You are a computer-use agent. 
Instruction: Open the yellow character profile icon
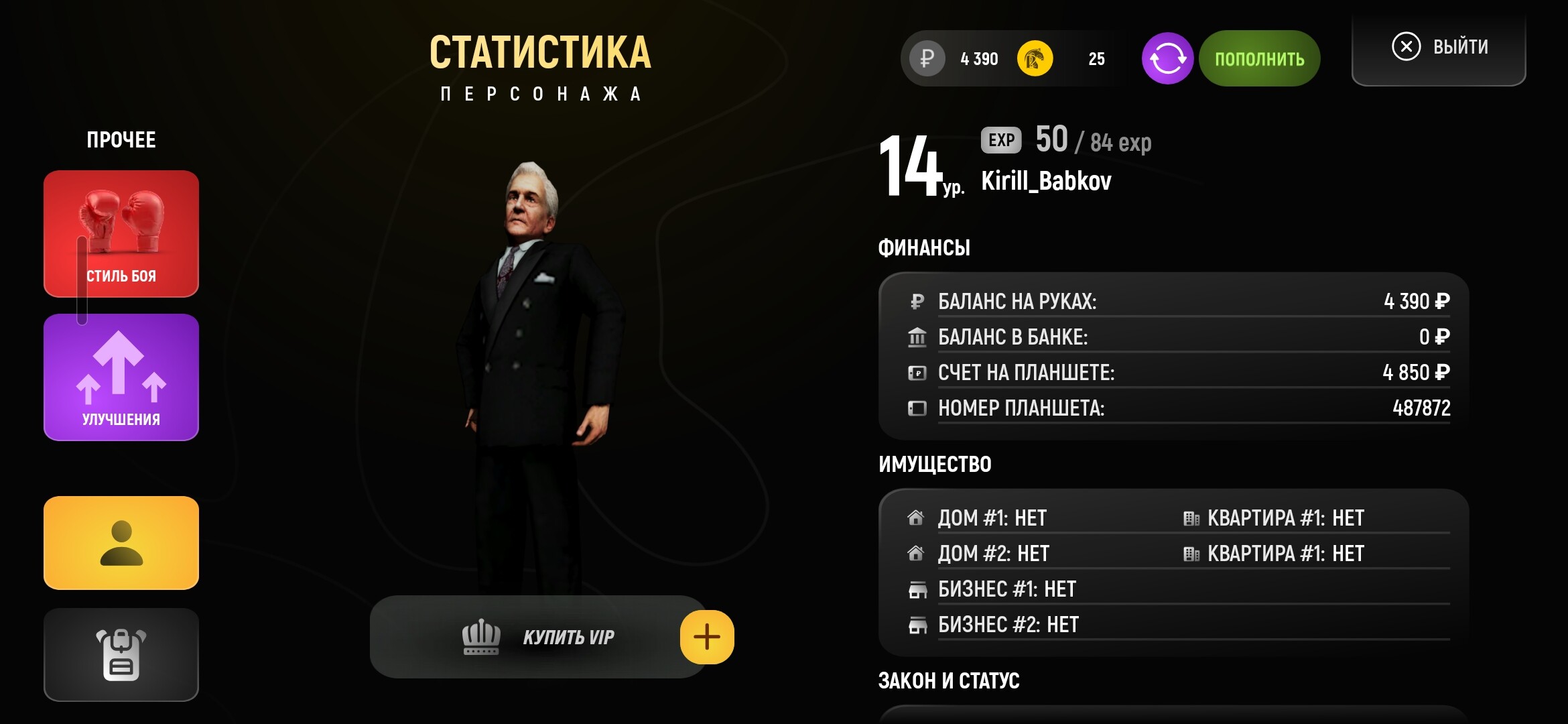[x=121, y=543]
